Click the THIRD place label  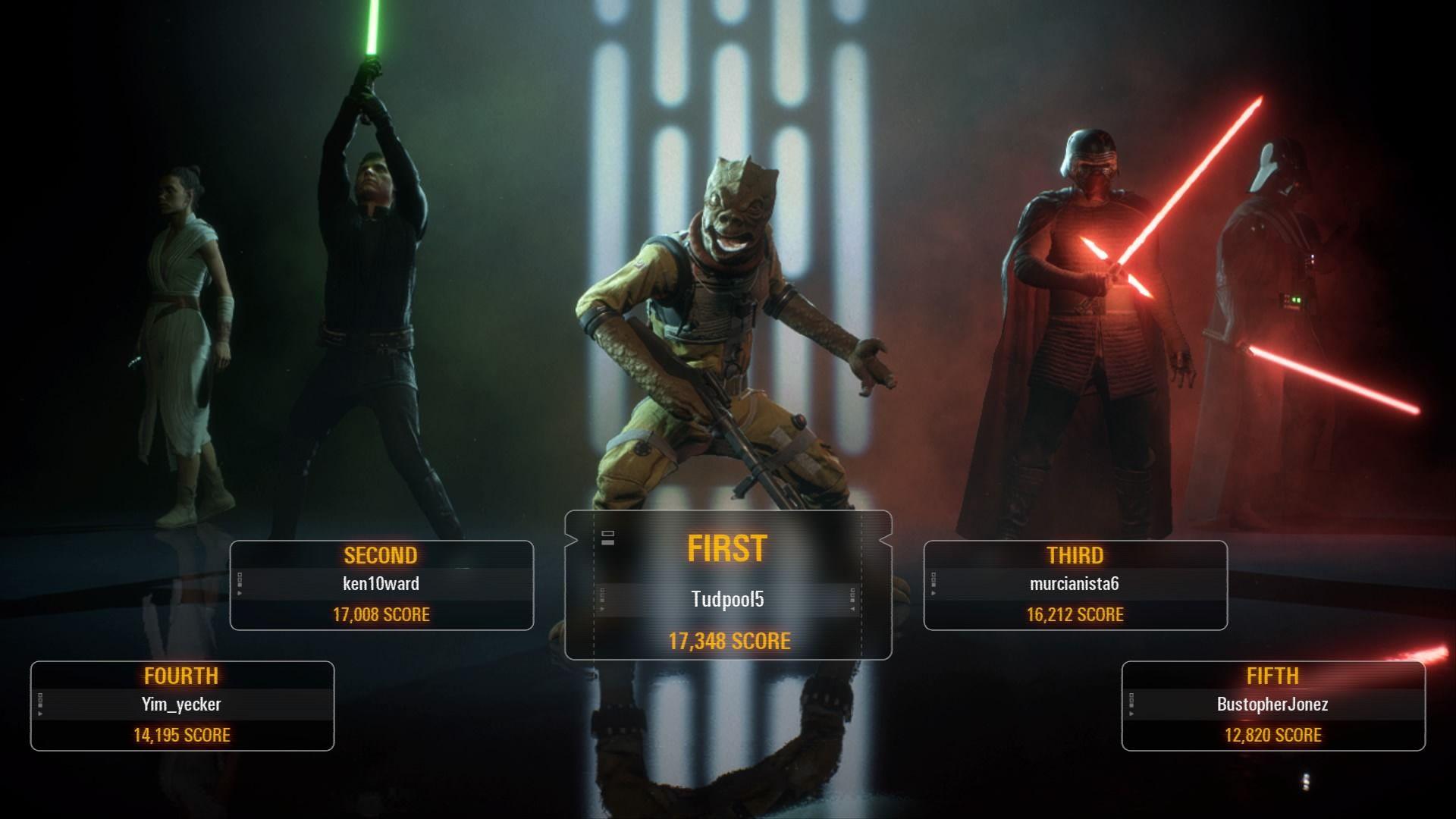point(1074,555)
